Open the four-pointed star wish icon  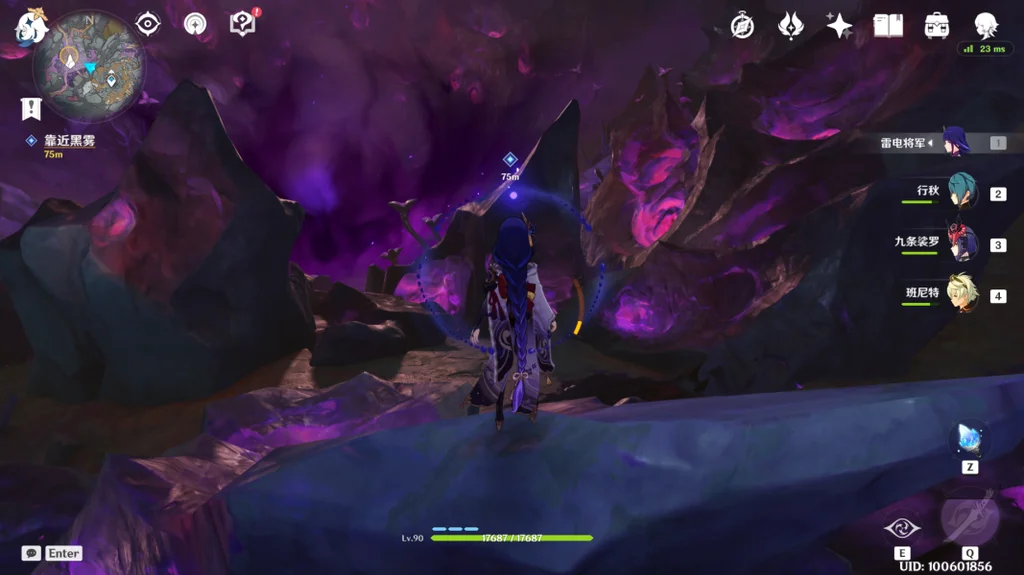tap(839, 25)
